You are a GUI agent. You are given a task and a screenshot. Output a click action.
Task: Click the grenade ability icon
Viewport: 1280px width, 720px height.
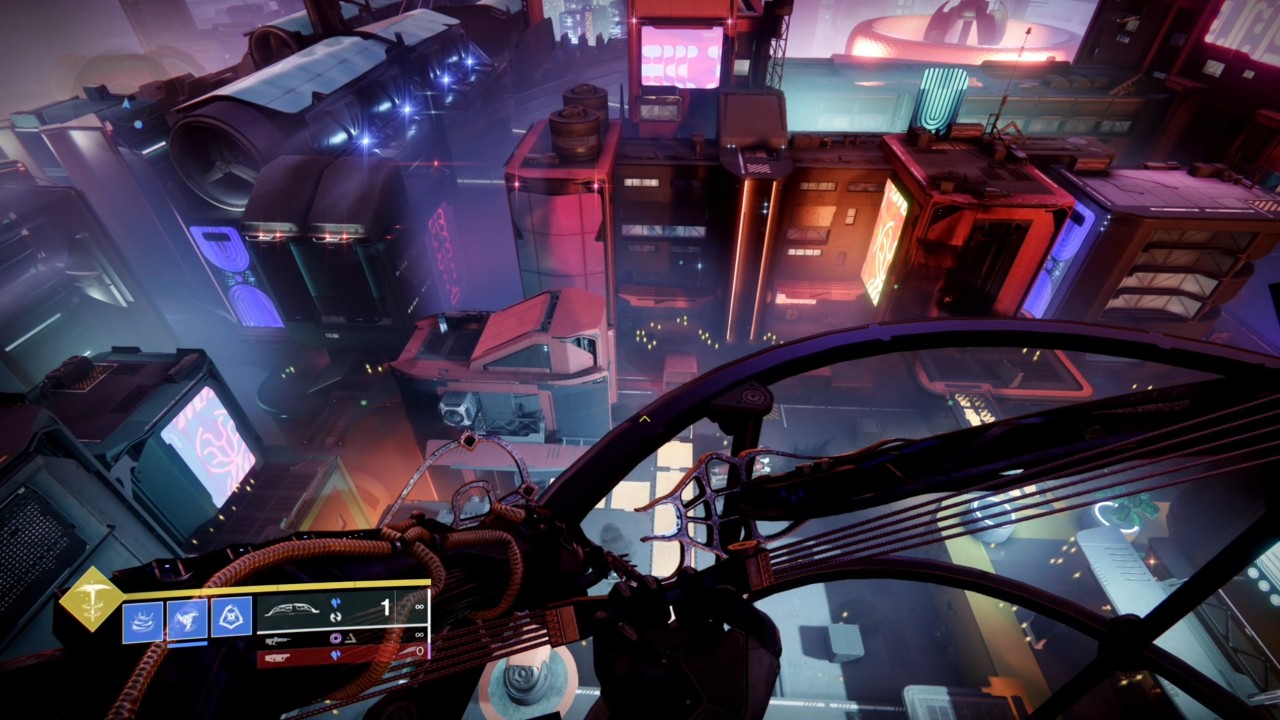(x=230, y=614)
